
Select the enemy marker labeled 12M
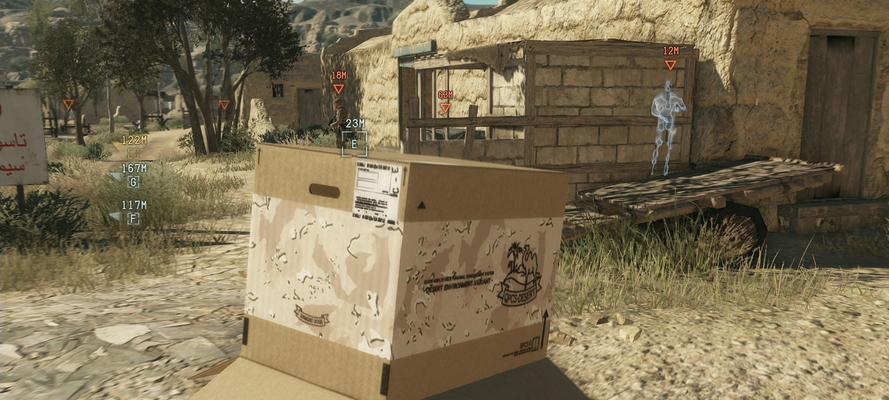click(x=670, y=64)
